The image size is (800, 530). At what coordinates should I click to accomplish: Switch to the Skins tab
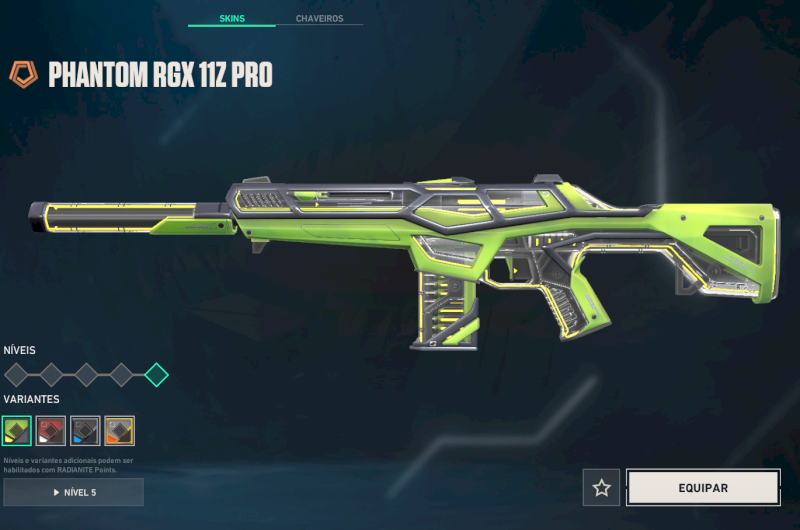232,19
